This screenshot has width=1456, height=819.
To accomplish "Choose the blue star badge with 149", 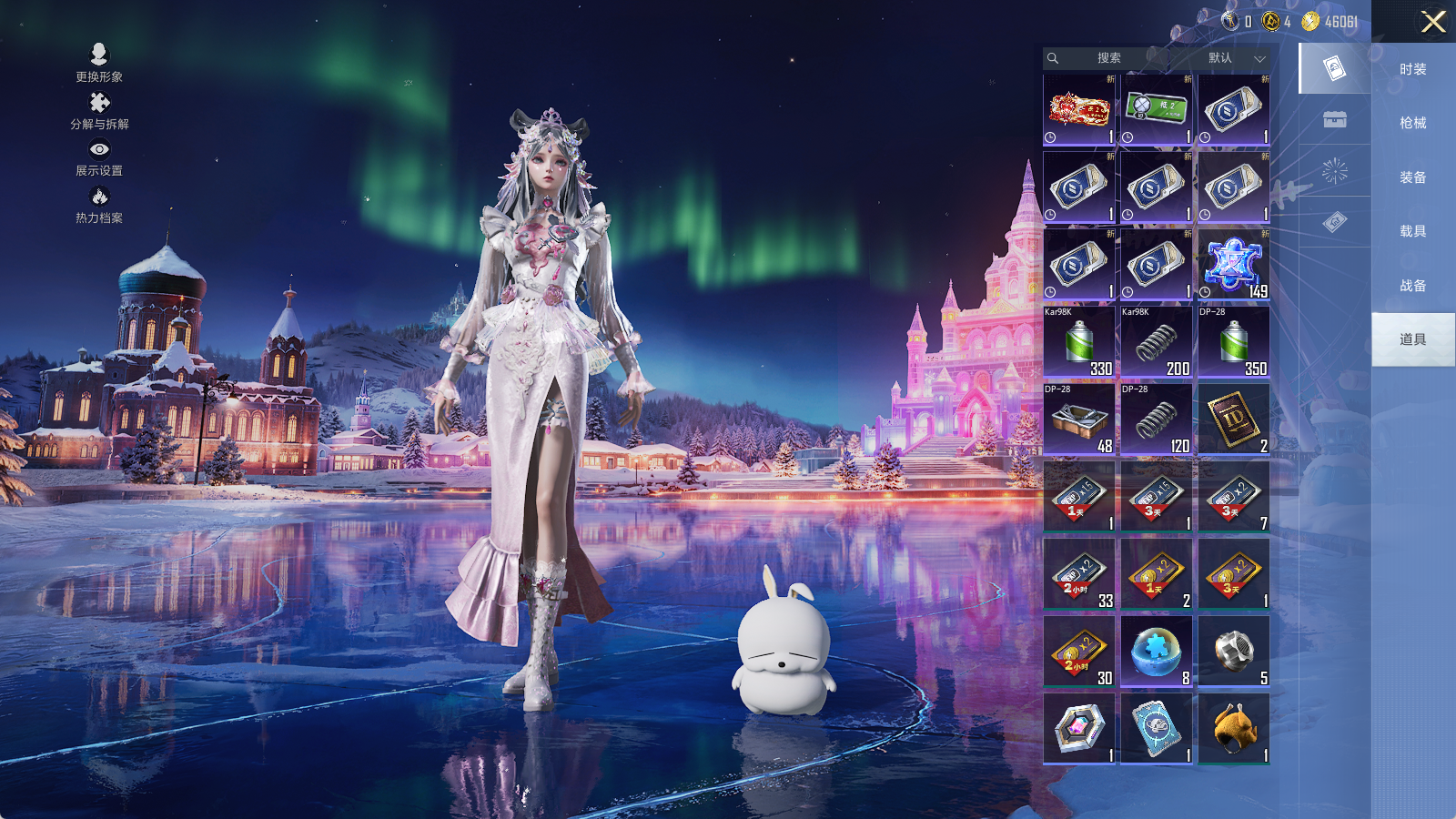I will pyautogui.click(x=1233, y=265).
